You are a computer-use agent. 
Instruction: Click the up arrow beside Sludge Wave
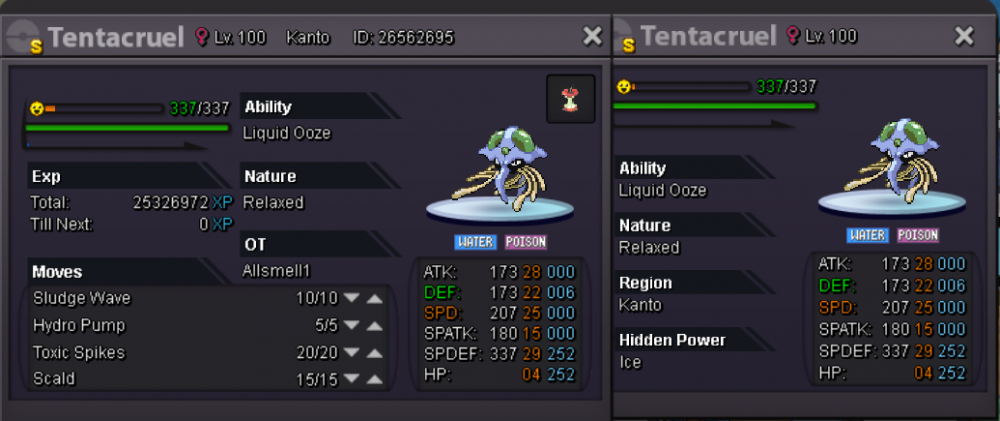coord(374,298)
